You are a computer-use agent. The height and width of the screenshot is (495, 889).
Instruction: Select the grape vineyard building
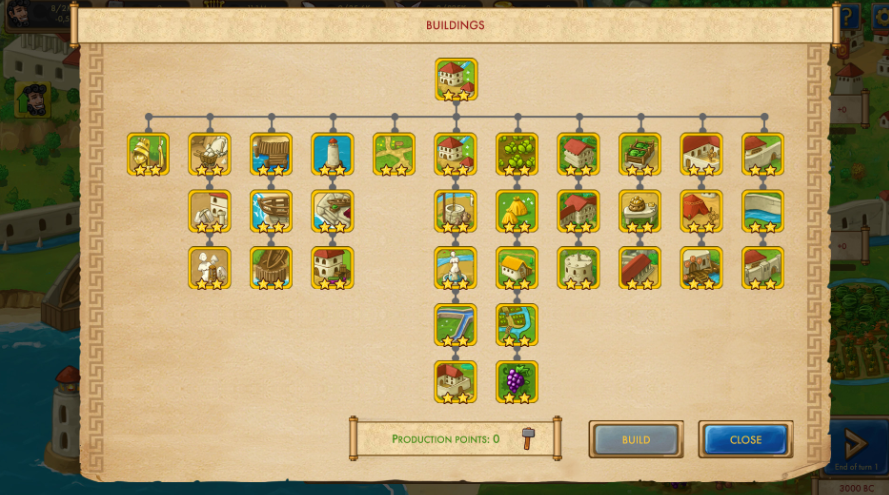[517, 382]
